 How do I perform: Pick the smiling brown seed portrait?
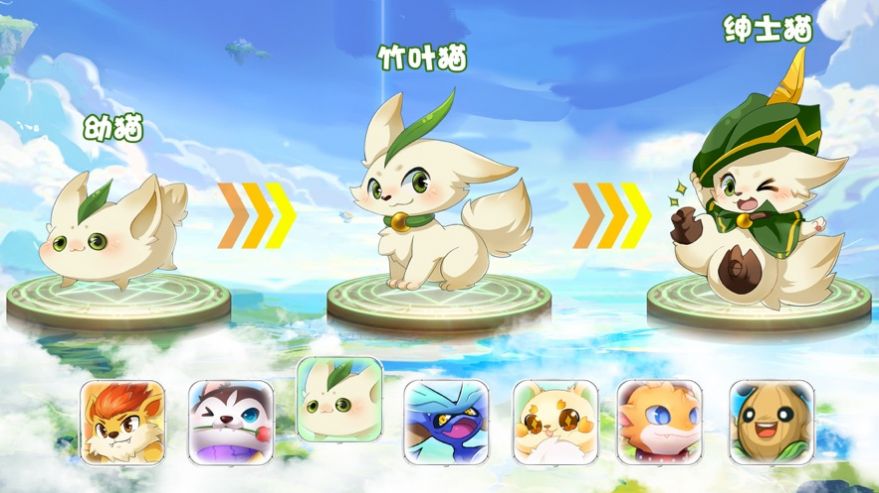[768, 422]
